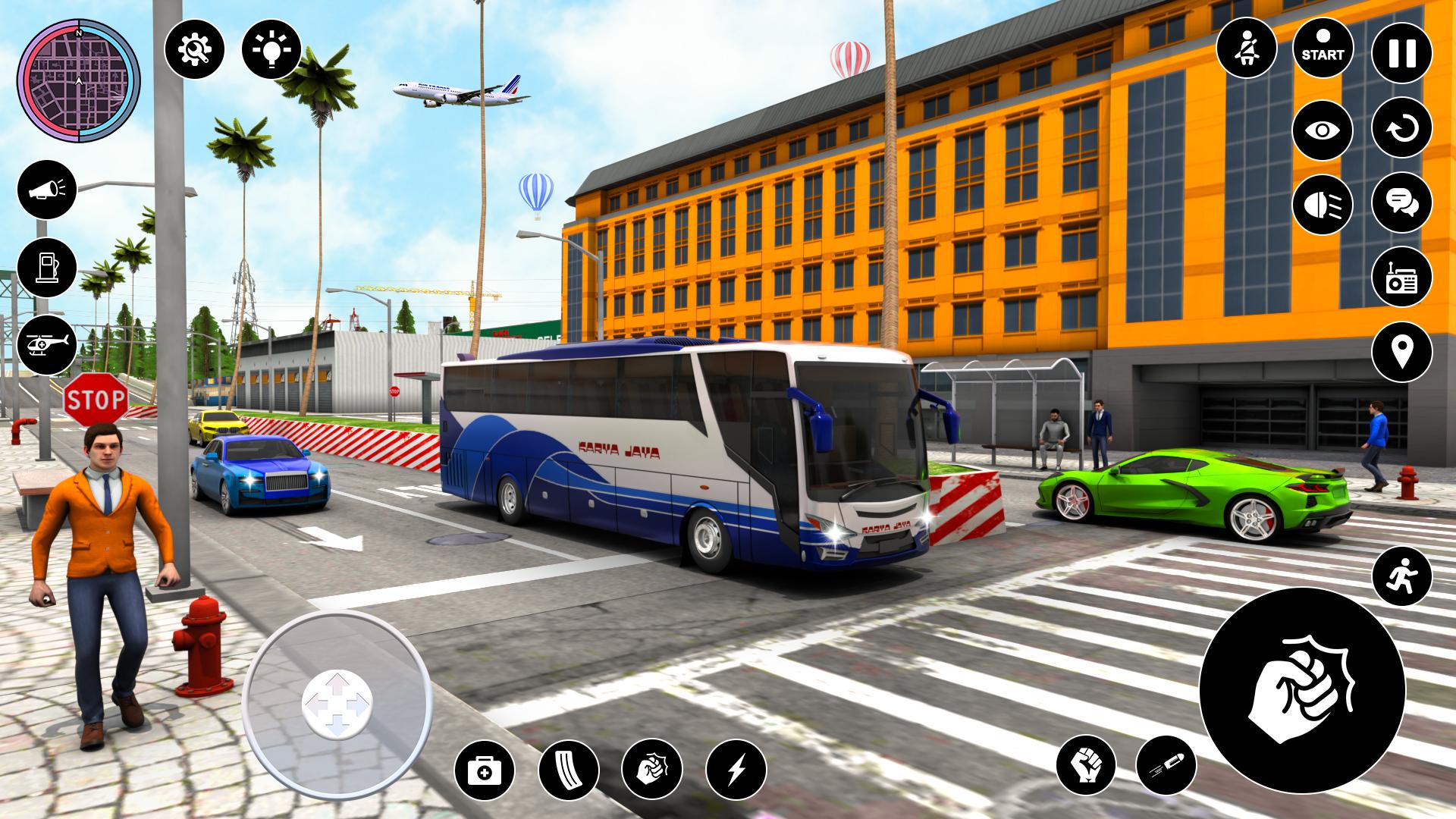The height and width of the screenshot is (819, 1456).
Task: Activate the lightning bolt power icon
Action: click(736, 771)
